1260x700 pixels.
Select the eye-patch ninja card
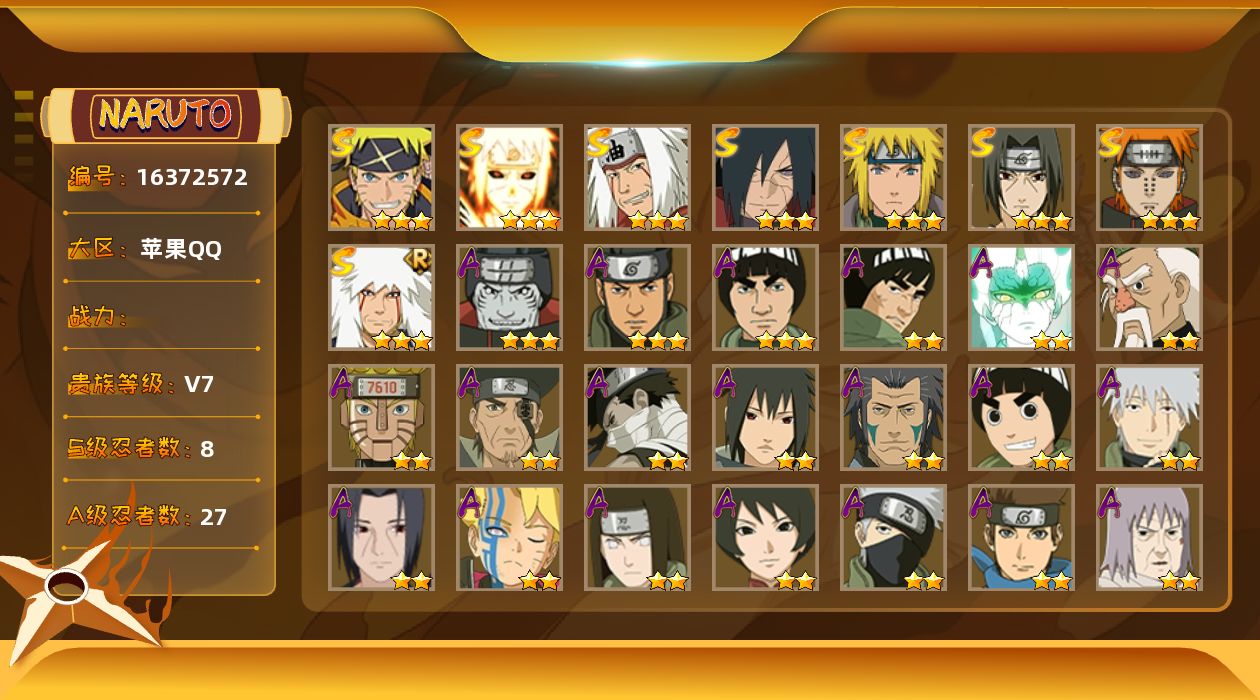coord(509,418)
